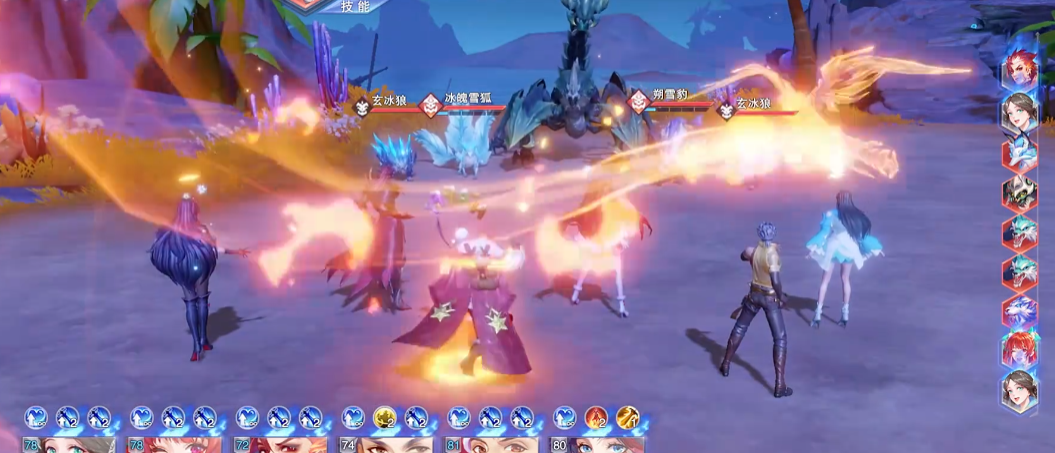This screenshot has width=1055, height=453.
Task: Select the level 74 hero portrait
Action: click(x=384, y=443)
